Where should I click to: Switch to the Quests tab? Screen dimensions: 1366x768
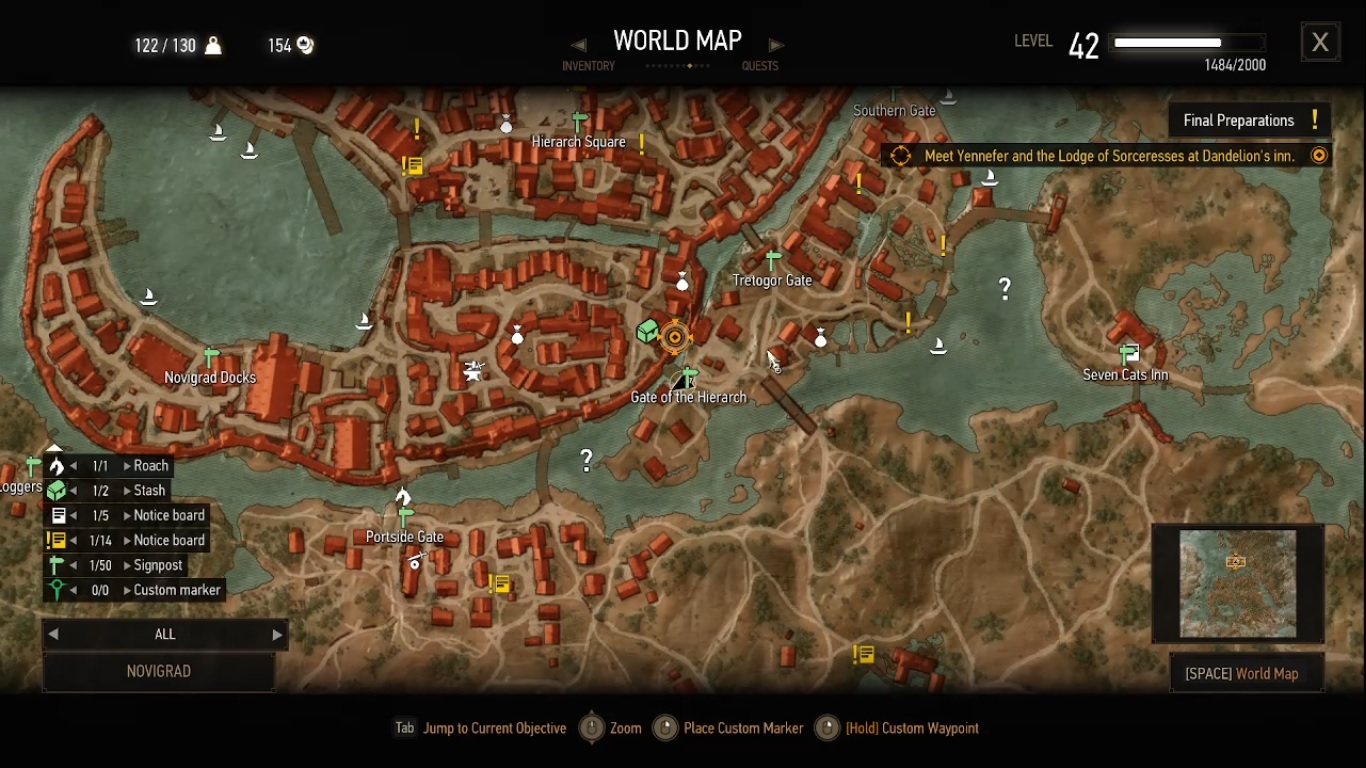[x=760, y=66]
